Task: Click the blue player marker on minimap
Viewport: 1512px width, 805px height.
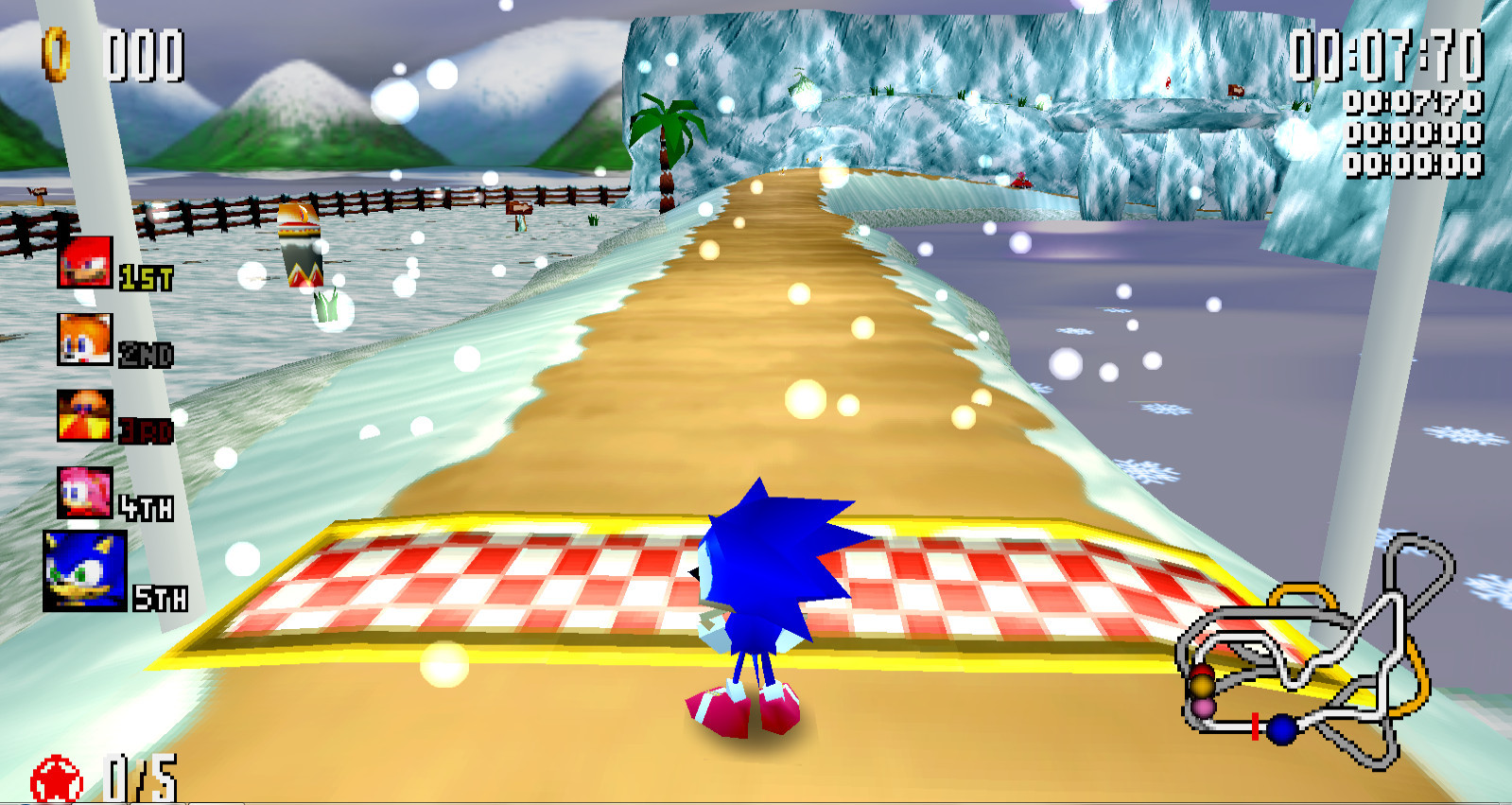Action: [x=1285, y=726]
